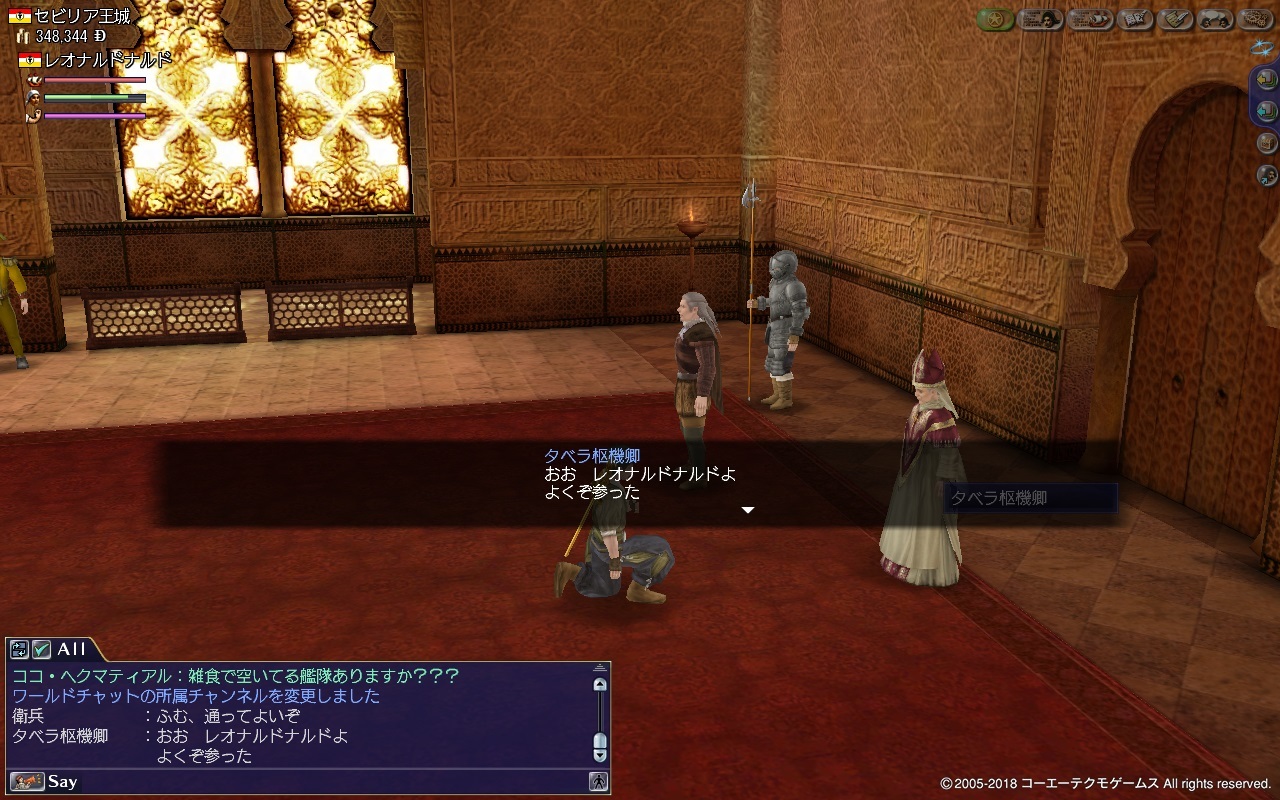Open the treasure chest item shortcut
Screen dimensions: 1280x800
[1267, 143]
